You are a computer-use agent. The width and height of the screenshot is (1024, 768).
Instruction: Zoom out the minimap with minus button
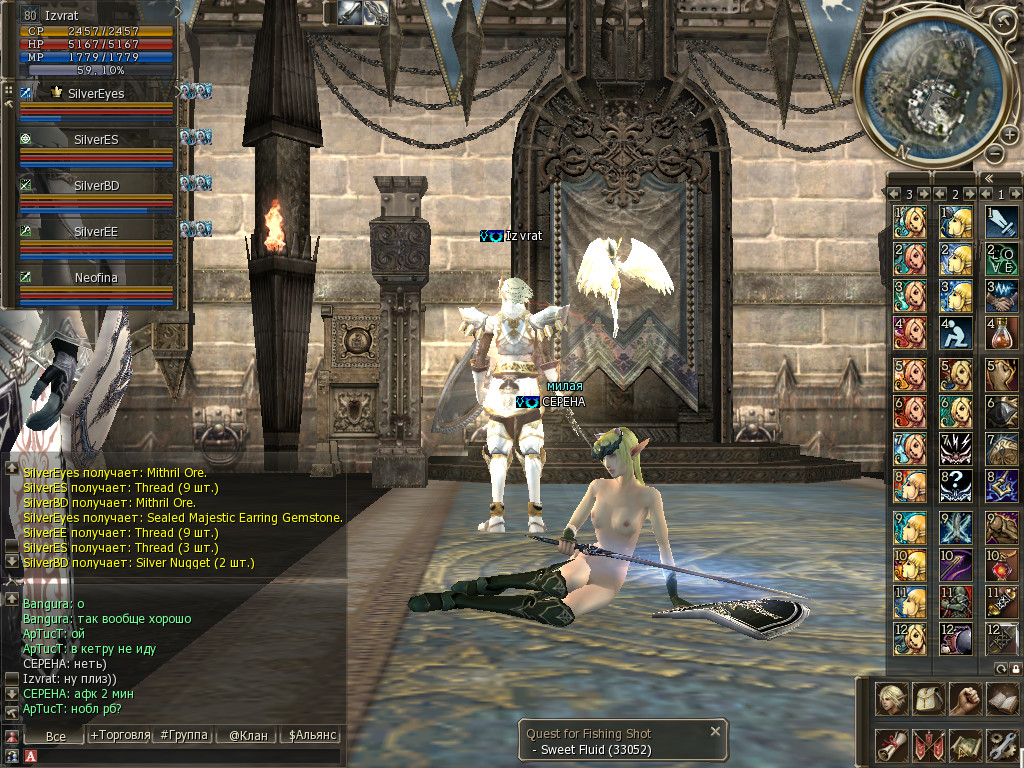click(994, 154)
